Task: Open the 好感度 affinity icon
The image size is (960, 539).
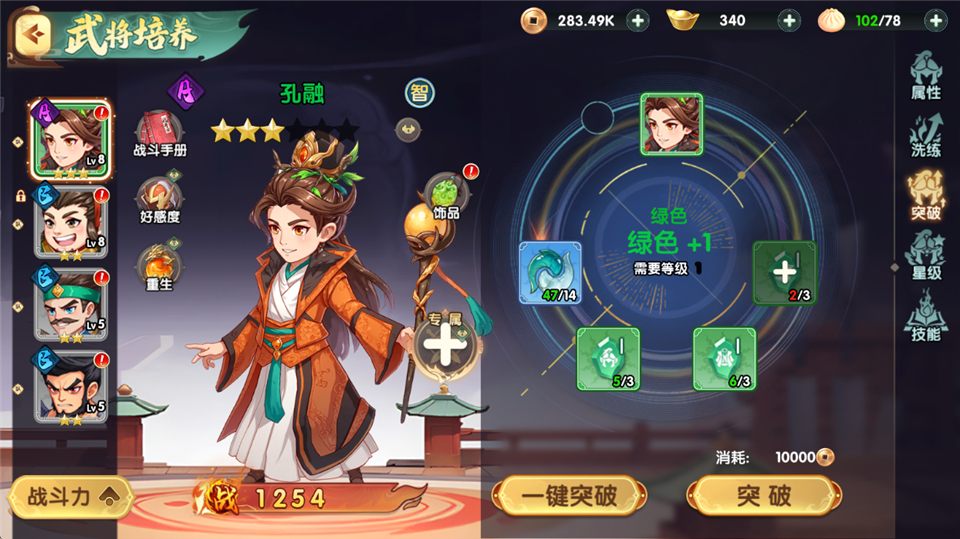Action: pos(159,199)
